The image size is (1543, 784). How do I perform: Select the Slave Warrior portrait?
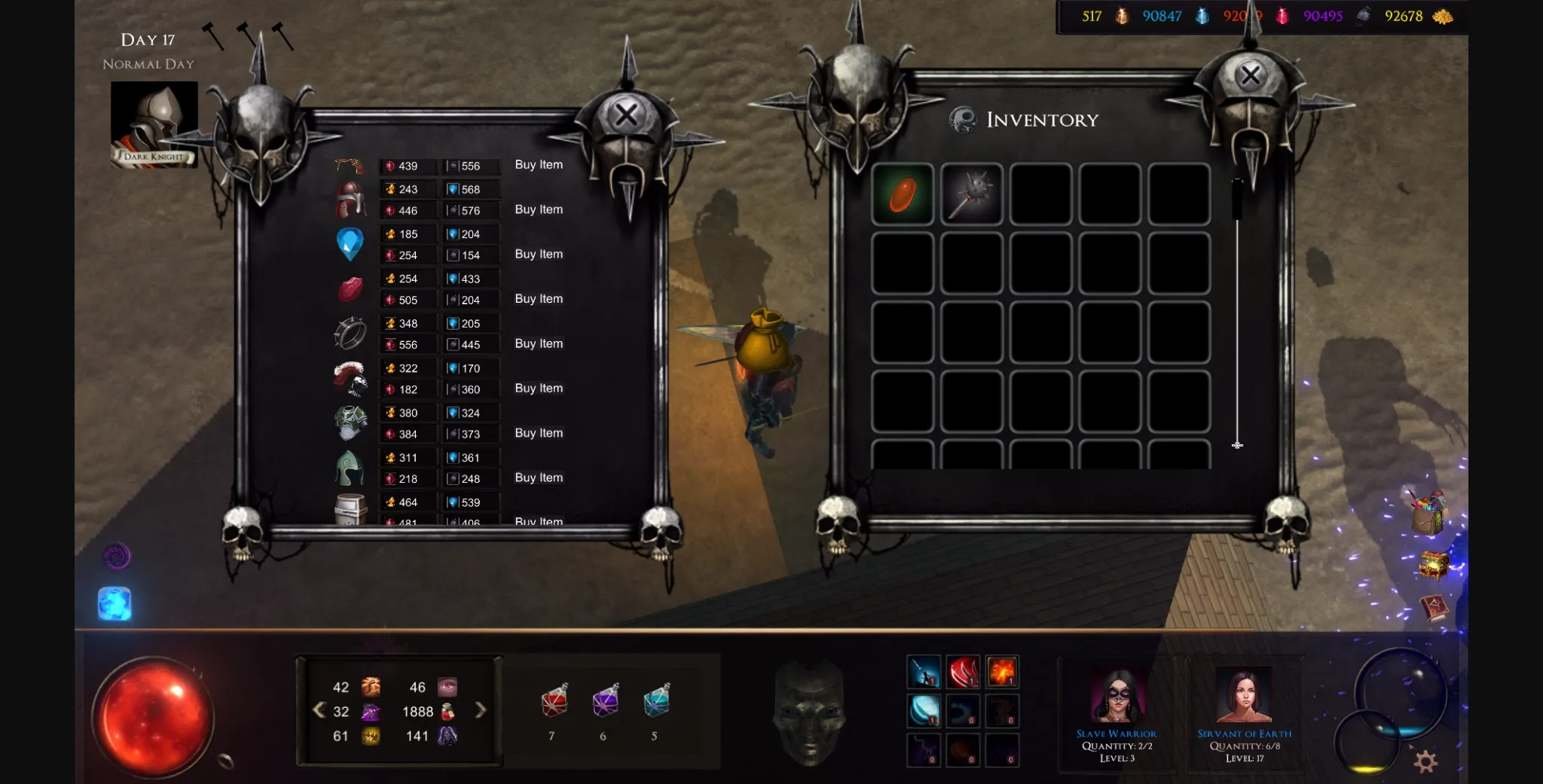pos(1117,697)
